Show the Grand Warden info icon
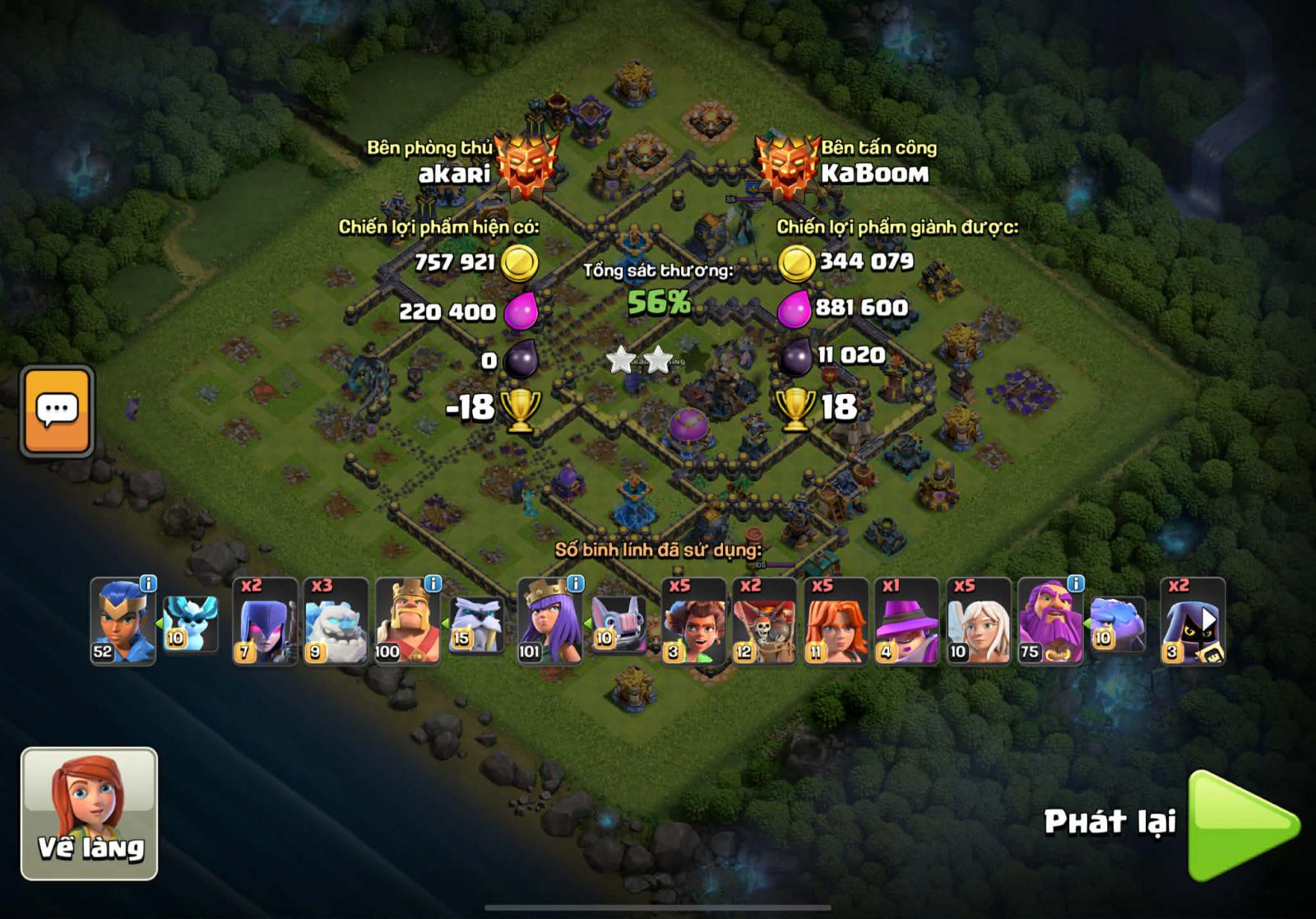The height and width of the screenshot is (919, 1316). point(1075,583)
